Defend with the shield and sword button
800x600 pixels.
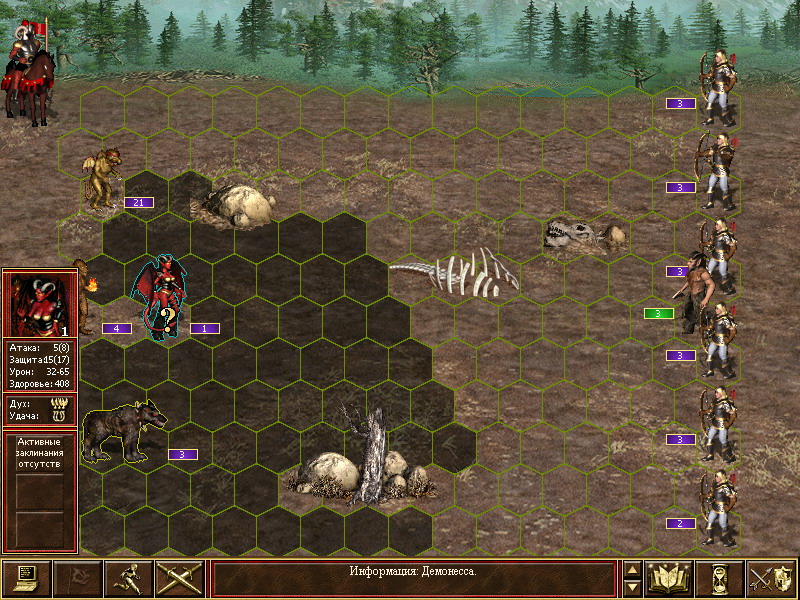click(x=771, y=578)
